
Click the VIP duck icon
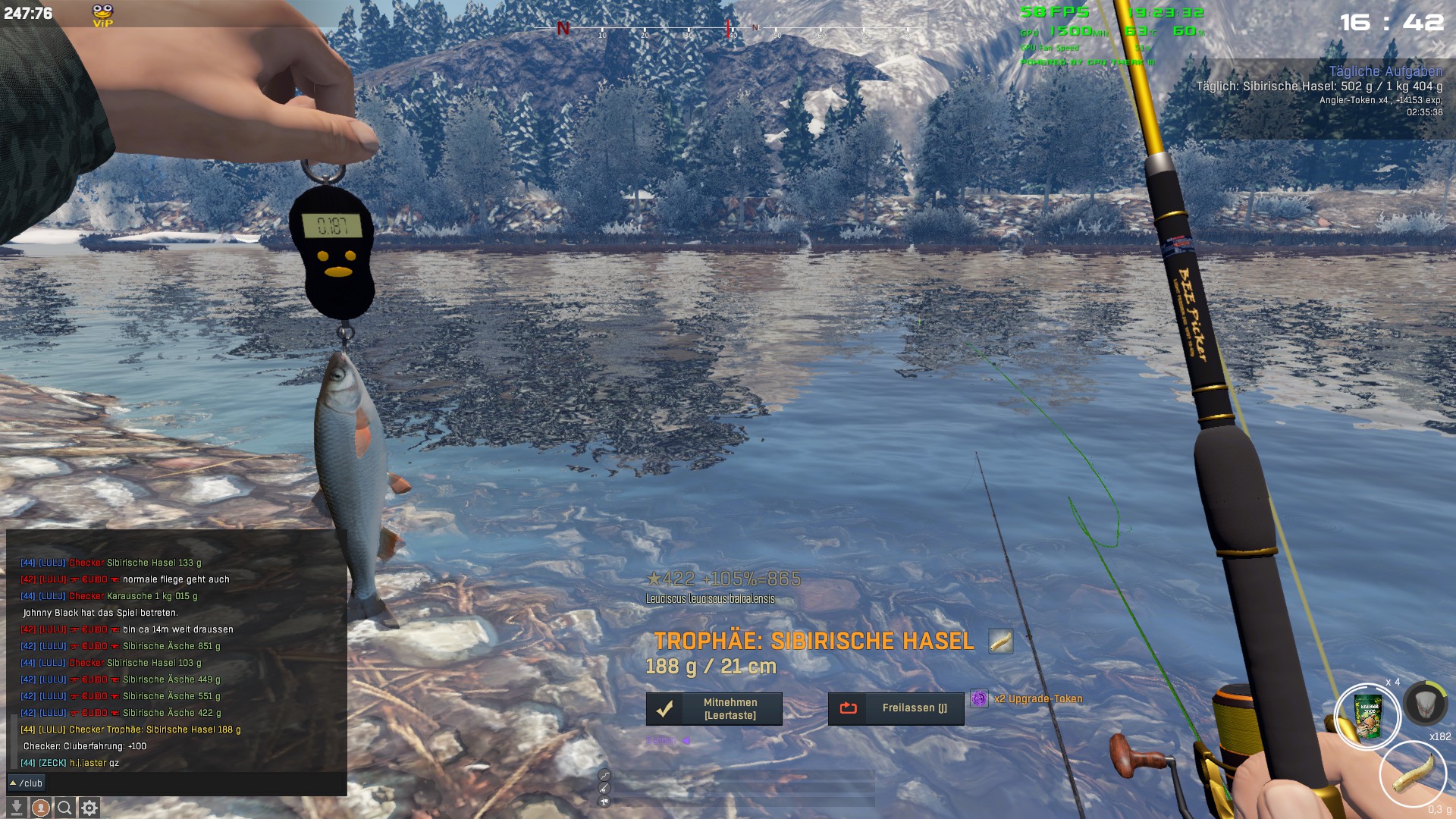102,15
